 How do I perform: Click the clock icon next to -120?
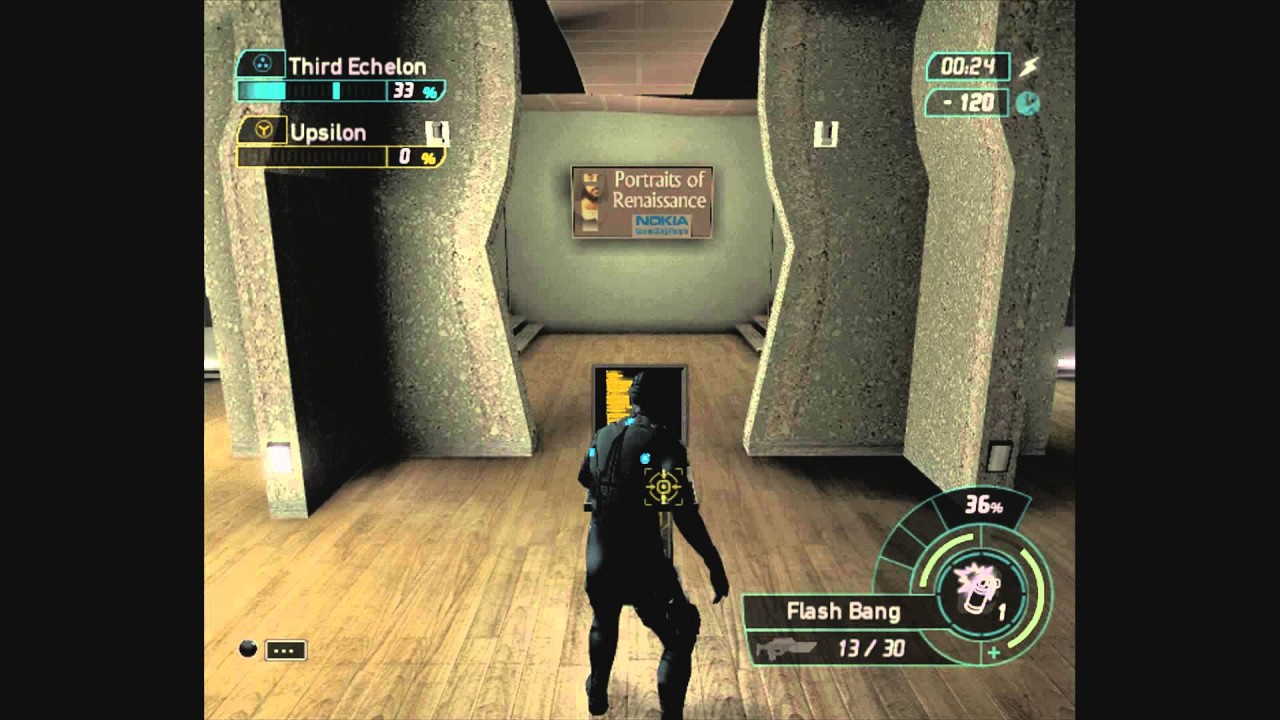pos(1027,102)
